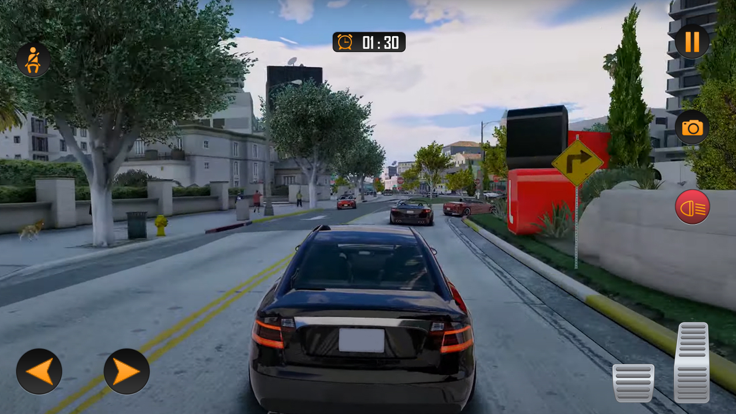Image resolution: width=736 pixels, height=414 pixels.
Task: Pause the game with the pause button
Action: point(691,41)
